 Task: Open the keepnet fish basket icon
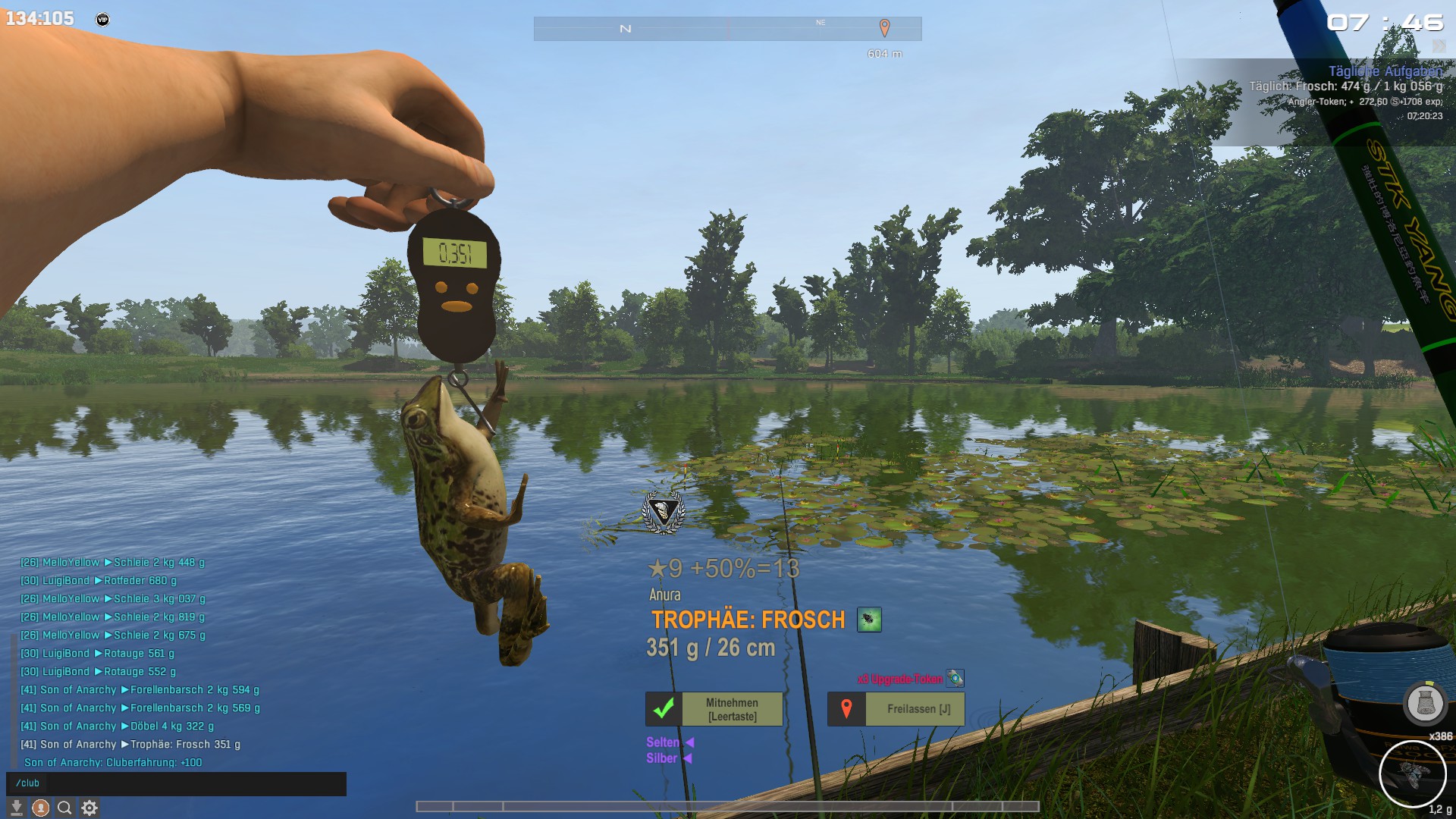(1425, 703)
